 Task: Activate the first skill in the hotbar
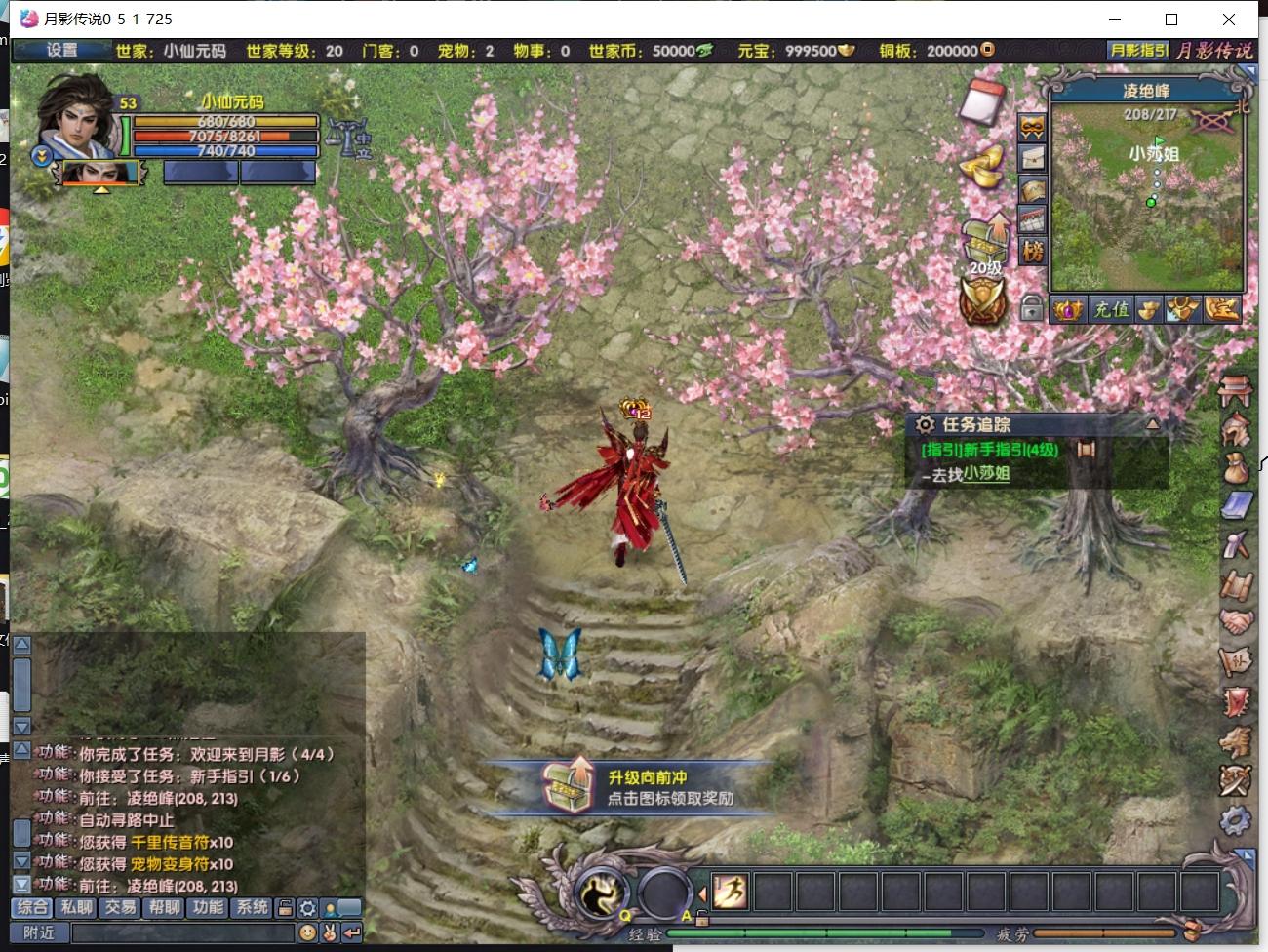tap(728, 892)
